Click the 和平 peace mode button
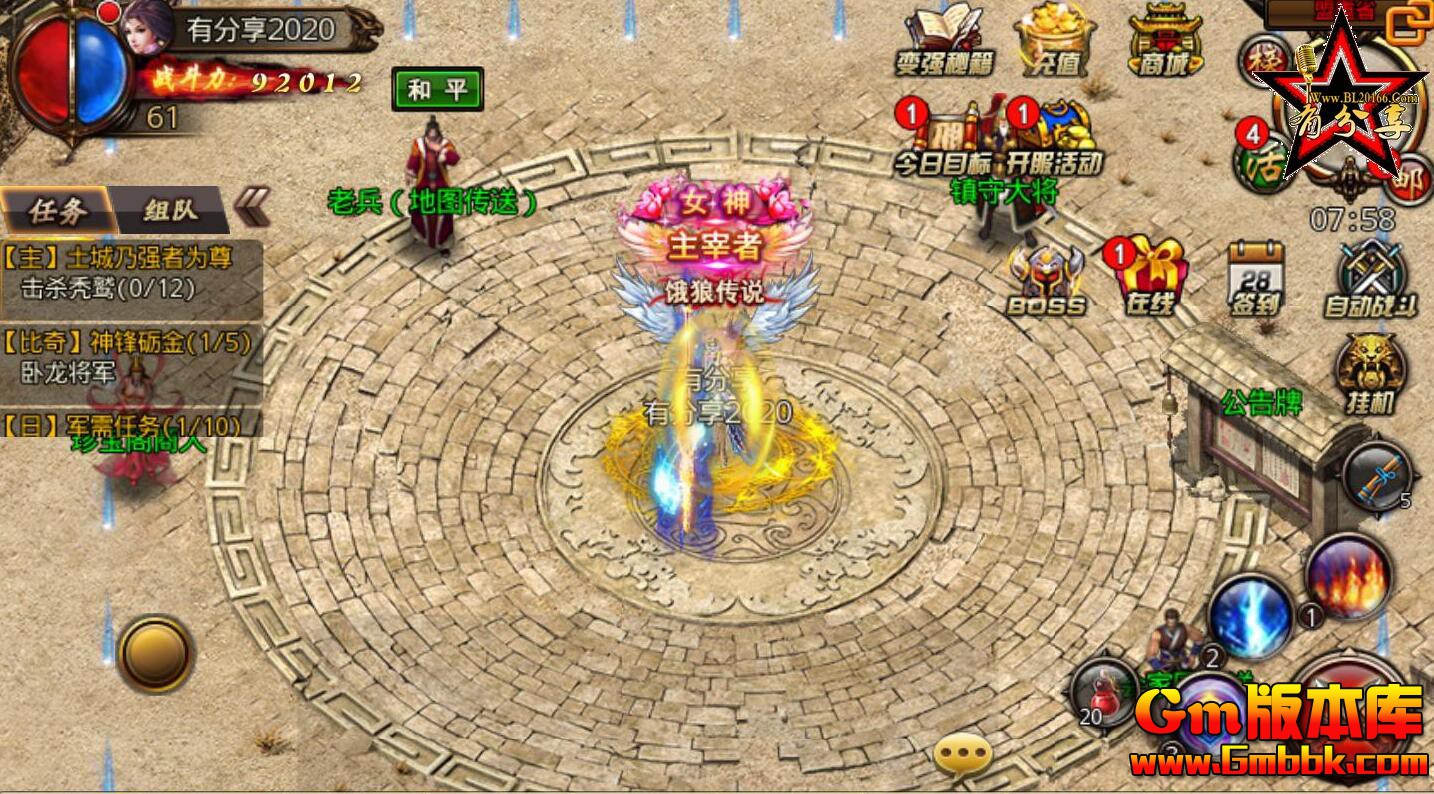The image size is (1434, 794). (x=437, y=90)
